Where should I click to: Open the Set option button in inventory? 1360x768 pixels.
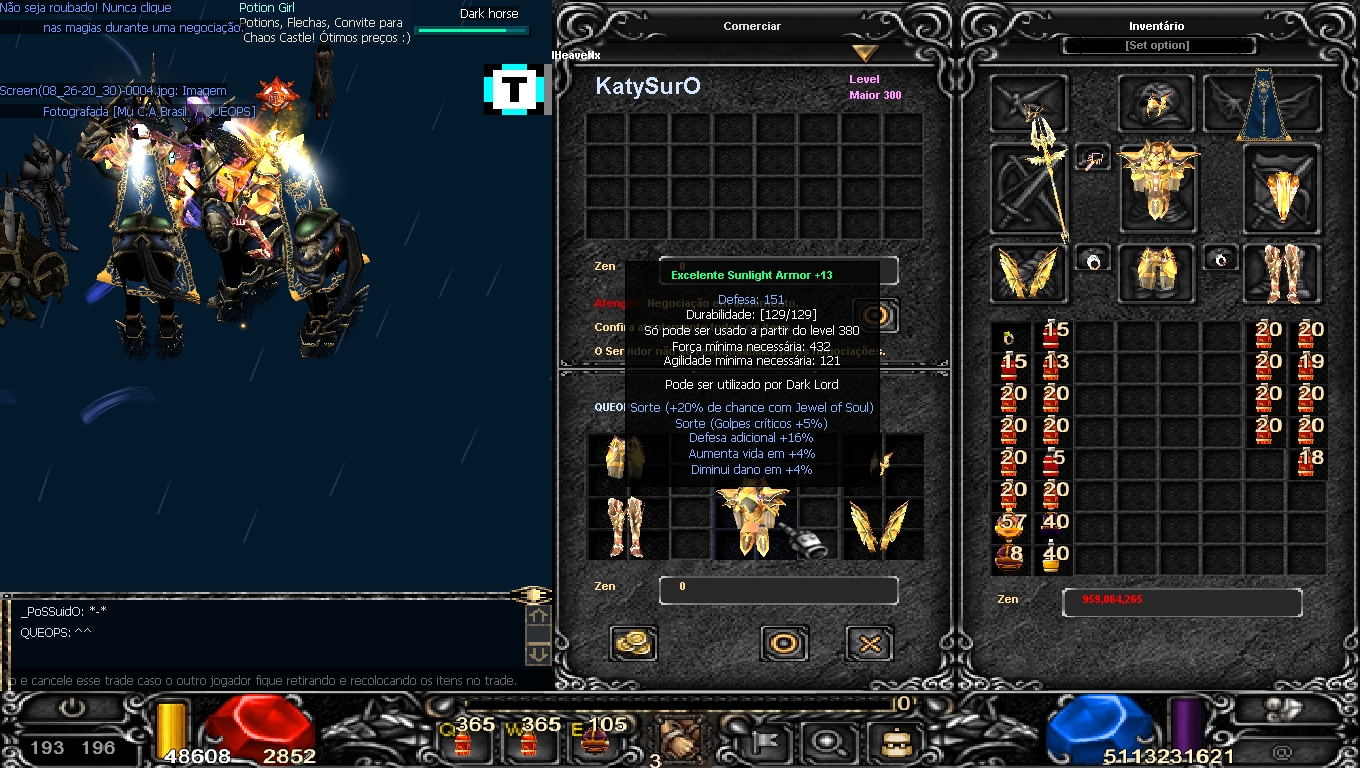pos(1157,46)
